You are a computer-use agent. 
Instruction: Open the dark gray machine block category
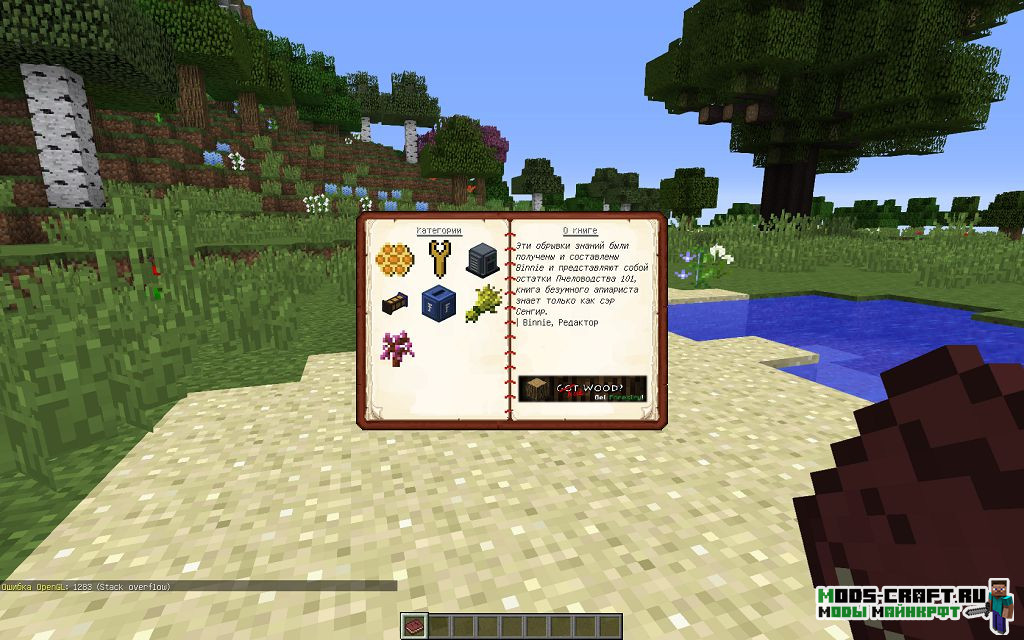(481, 260)
